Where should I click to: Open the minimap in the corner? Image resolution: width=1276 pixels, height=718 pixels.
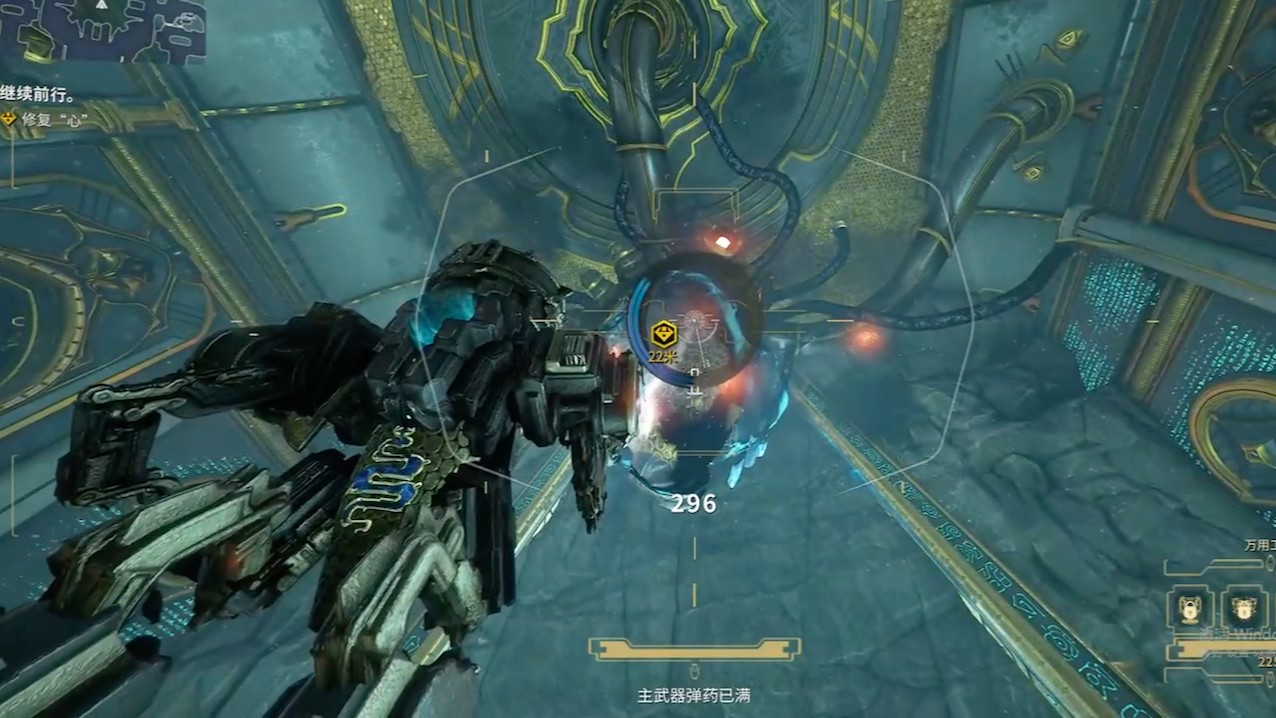pos(102,30)
